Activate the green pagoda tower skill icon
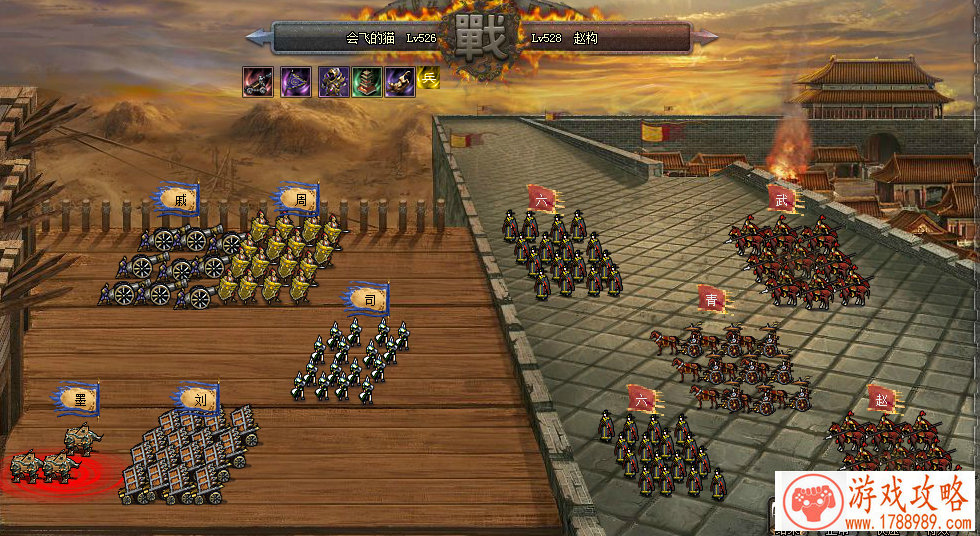 coord(367,82)
